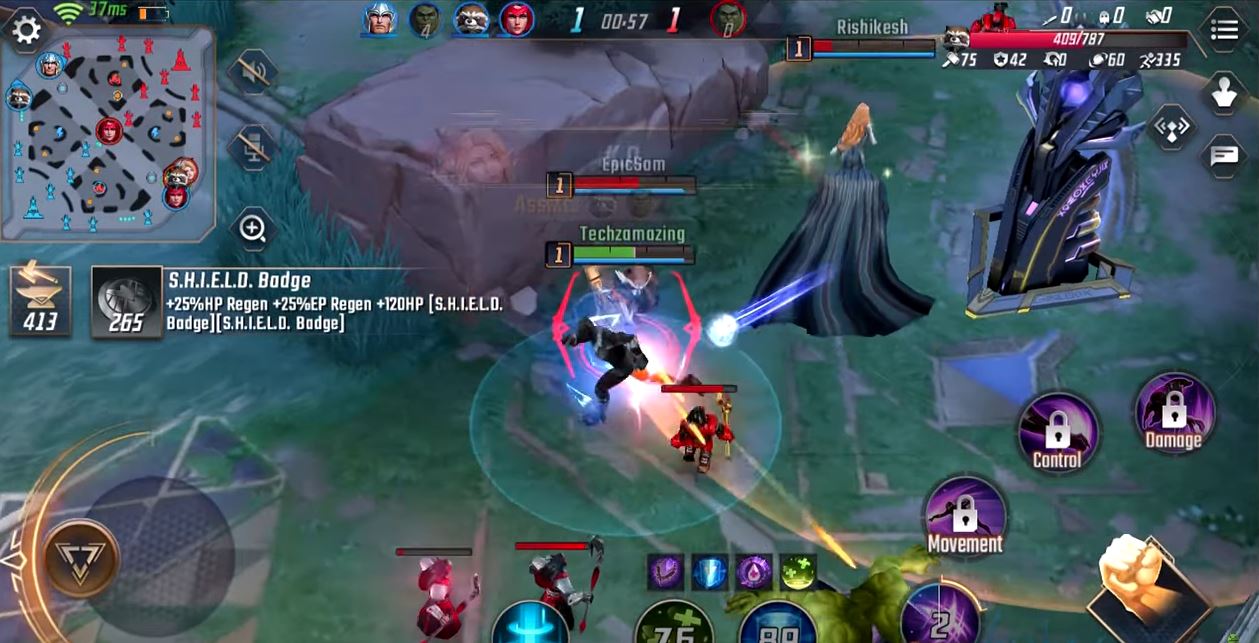Select the locked Damage skill
Image resolution: width=1259 pixels, height=643 pixels.
(1174, 412)
